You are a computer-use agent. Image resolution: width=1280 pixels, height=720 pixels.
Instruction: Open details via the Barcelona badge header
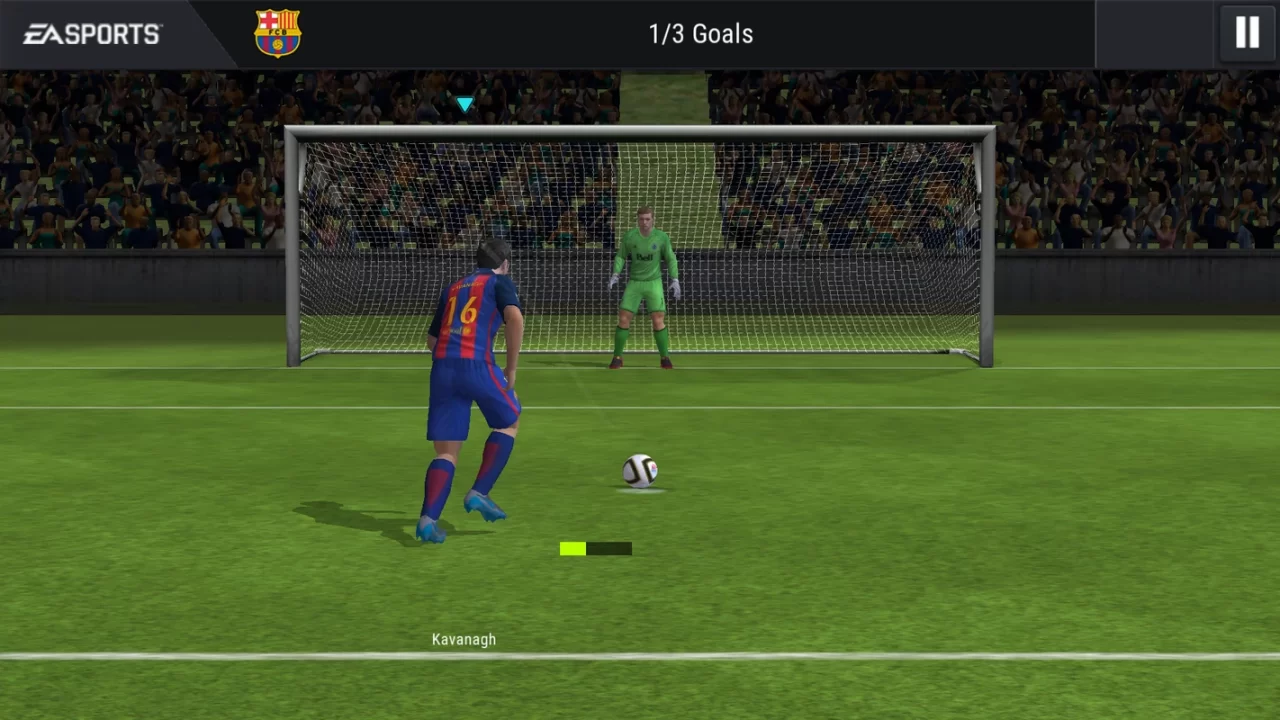click(x=277, y=31)
